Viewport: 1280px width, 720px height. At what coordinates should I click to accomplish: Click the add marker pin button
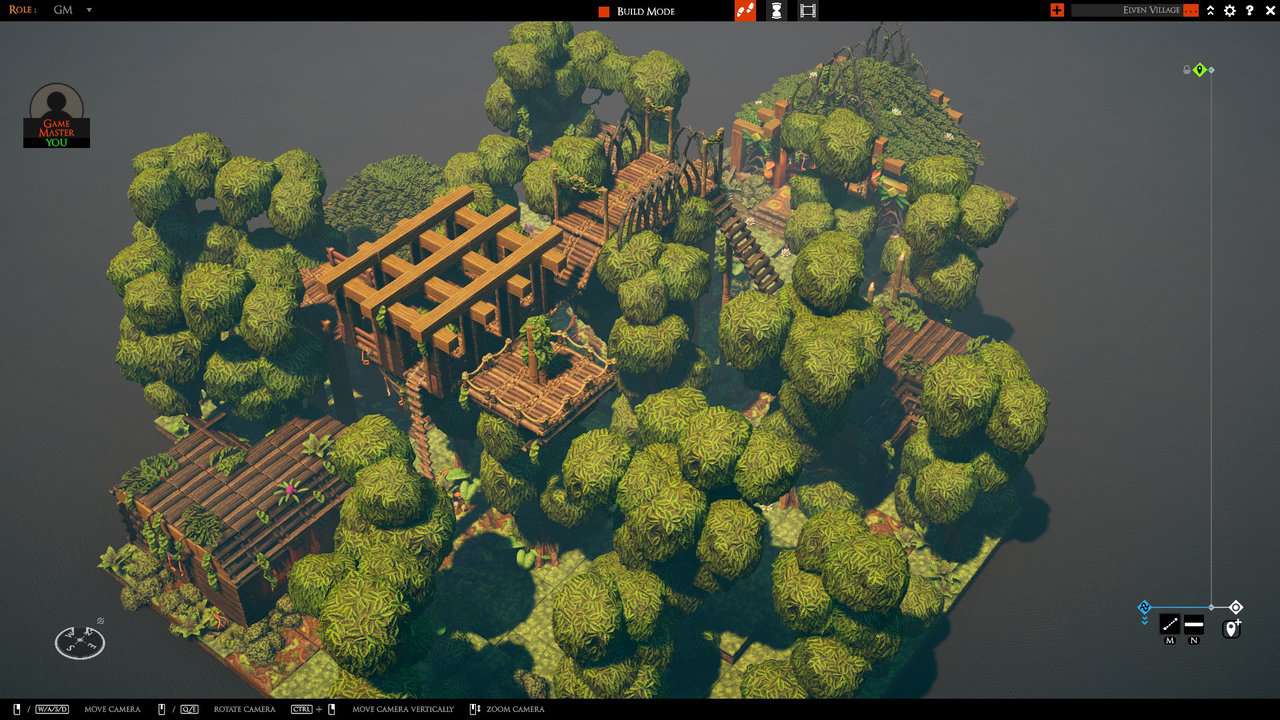pyautogui.click(x=1232, y=628)
